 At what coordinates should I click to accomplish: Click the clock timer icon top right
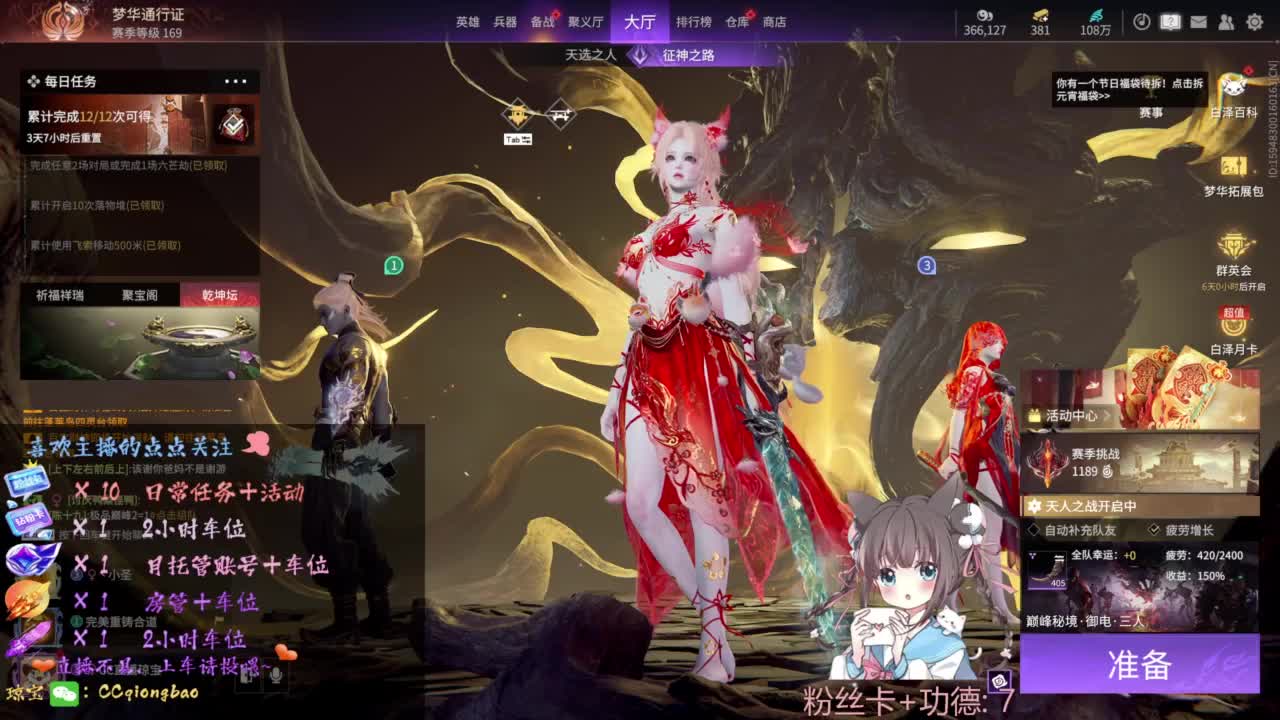click(1142, 21)
